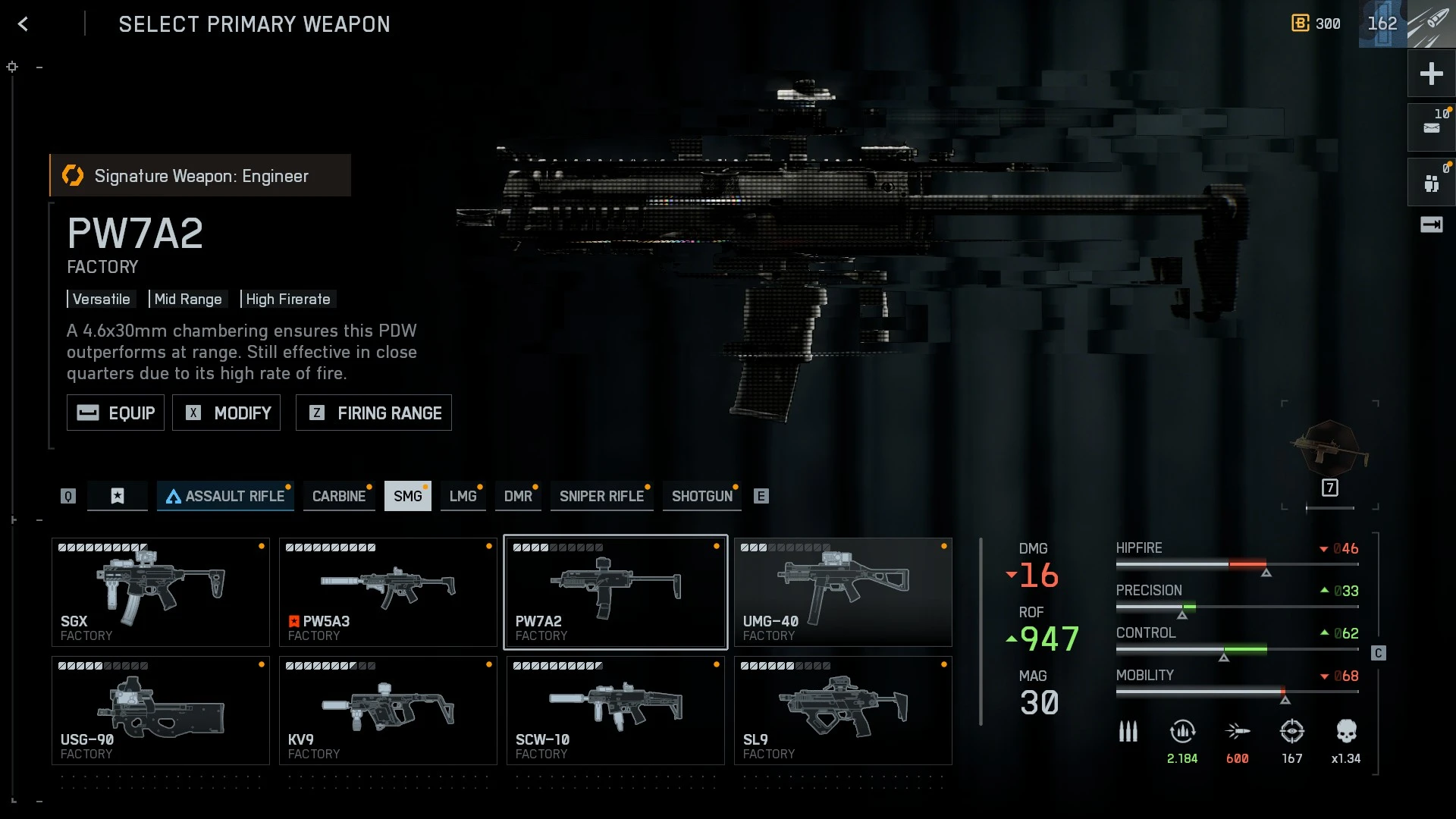The image size is (1456, 819).
Task: Pick the SL9 submachine gun
Action: tap(843, 711)
